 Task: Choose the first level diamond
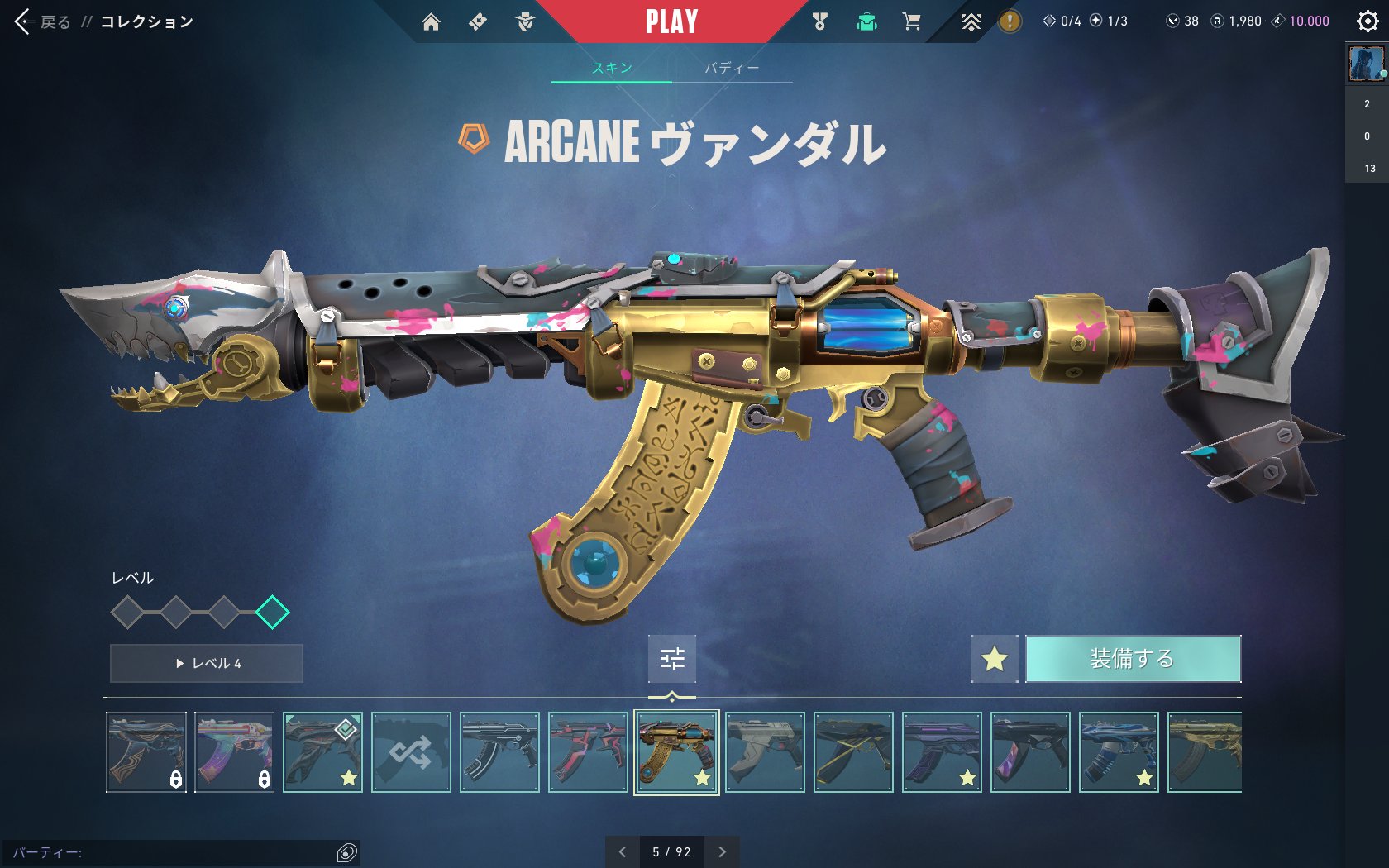point(127,613)
